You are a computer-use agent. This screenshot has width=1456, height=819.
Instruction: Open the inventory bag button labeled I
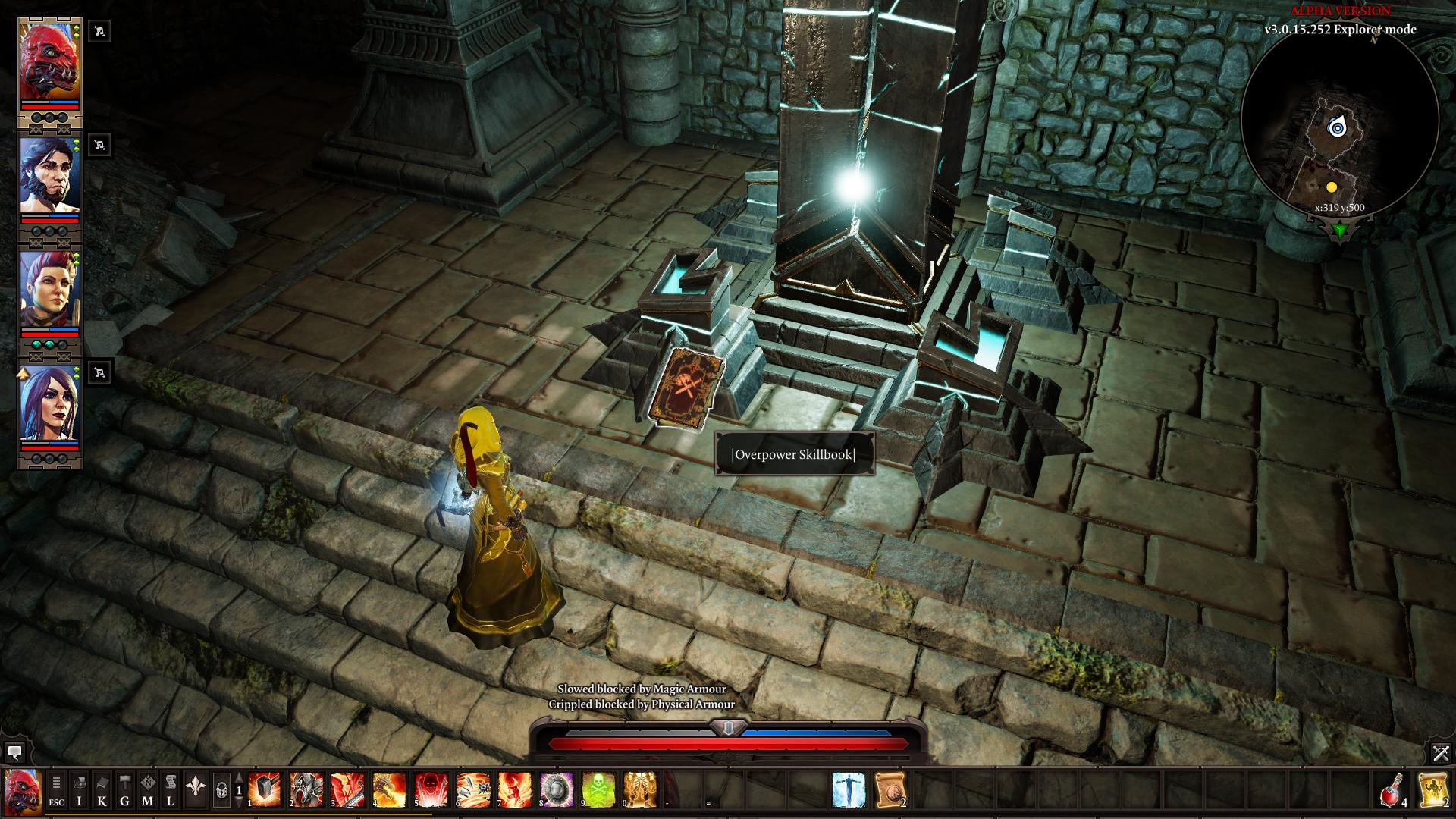click(x=79, y=790)
